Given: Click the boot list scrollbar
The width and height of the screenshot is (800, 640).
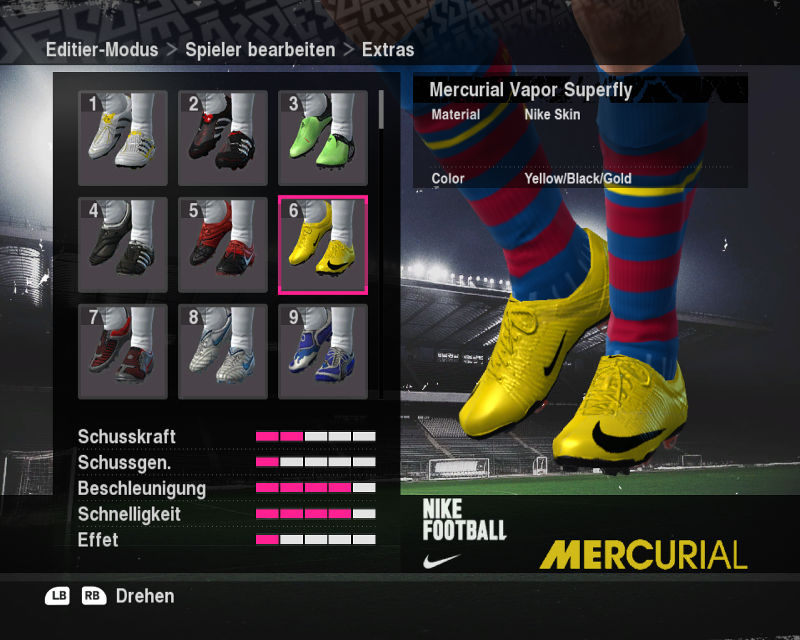Looking at the screenshot, I should [381, 110].
